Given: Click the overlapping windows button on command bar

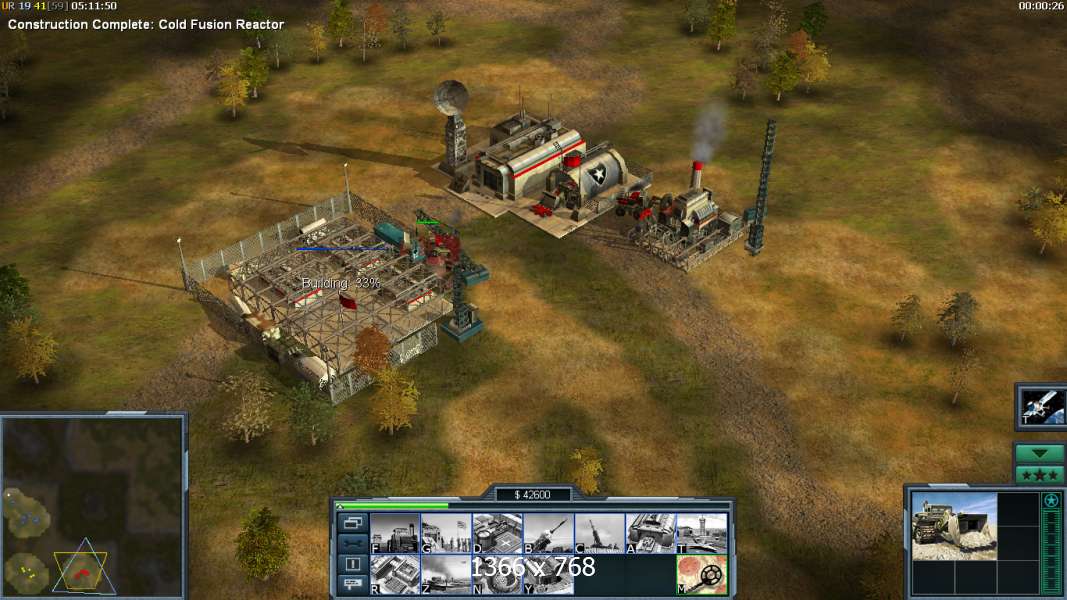Looking at the screenshot, I should coord(352,522).
